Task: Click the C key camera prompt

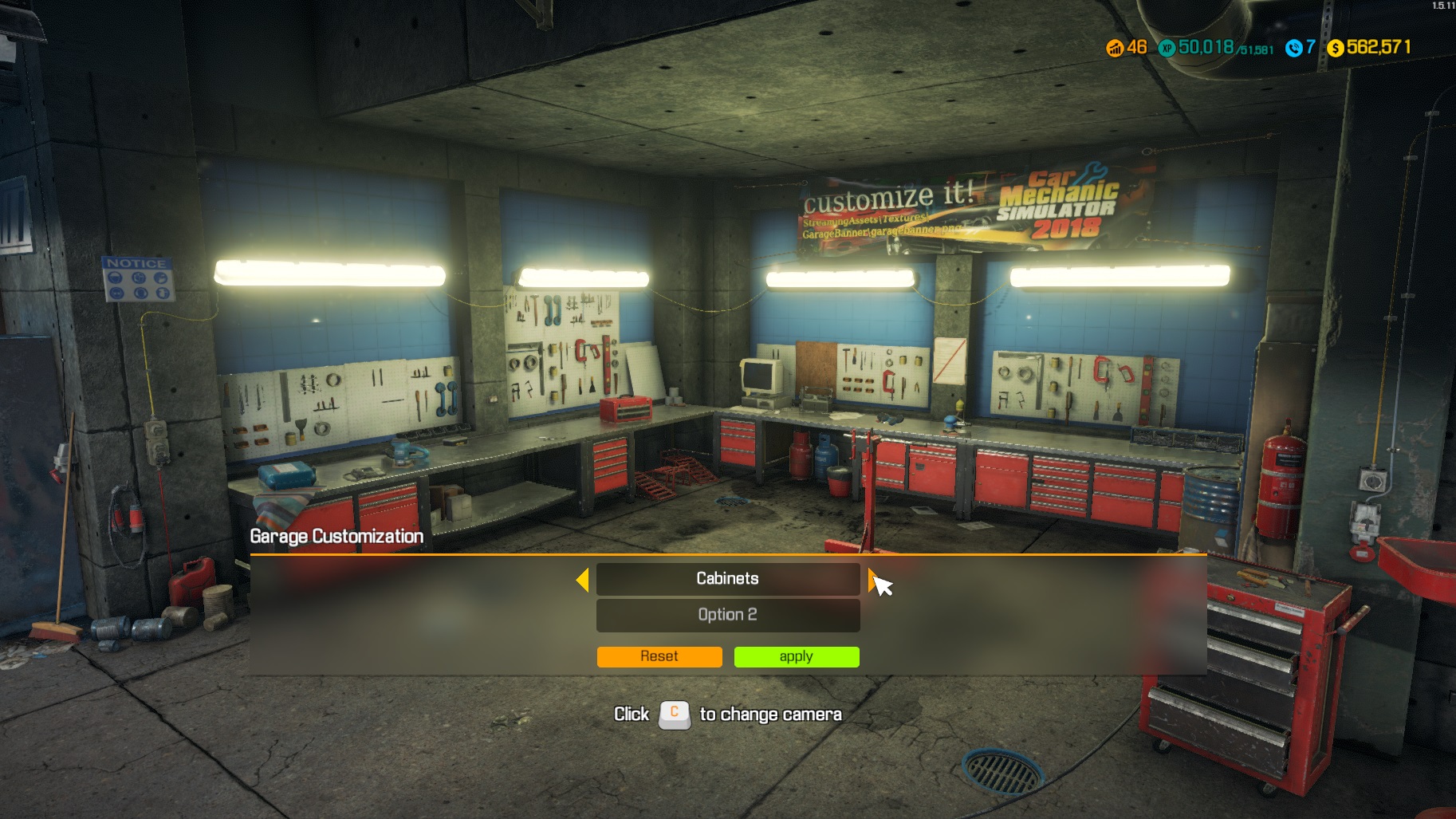Action: pos(674,714)
